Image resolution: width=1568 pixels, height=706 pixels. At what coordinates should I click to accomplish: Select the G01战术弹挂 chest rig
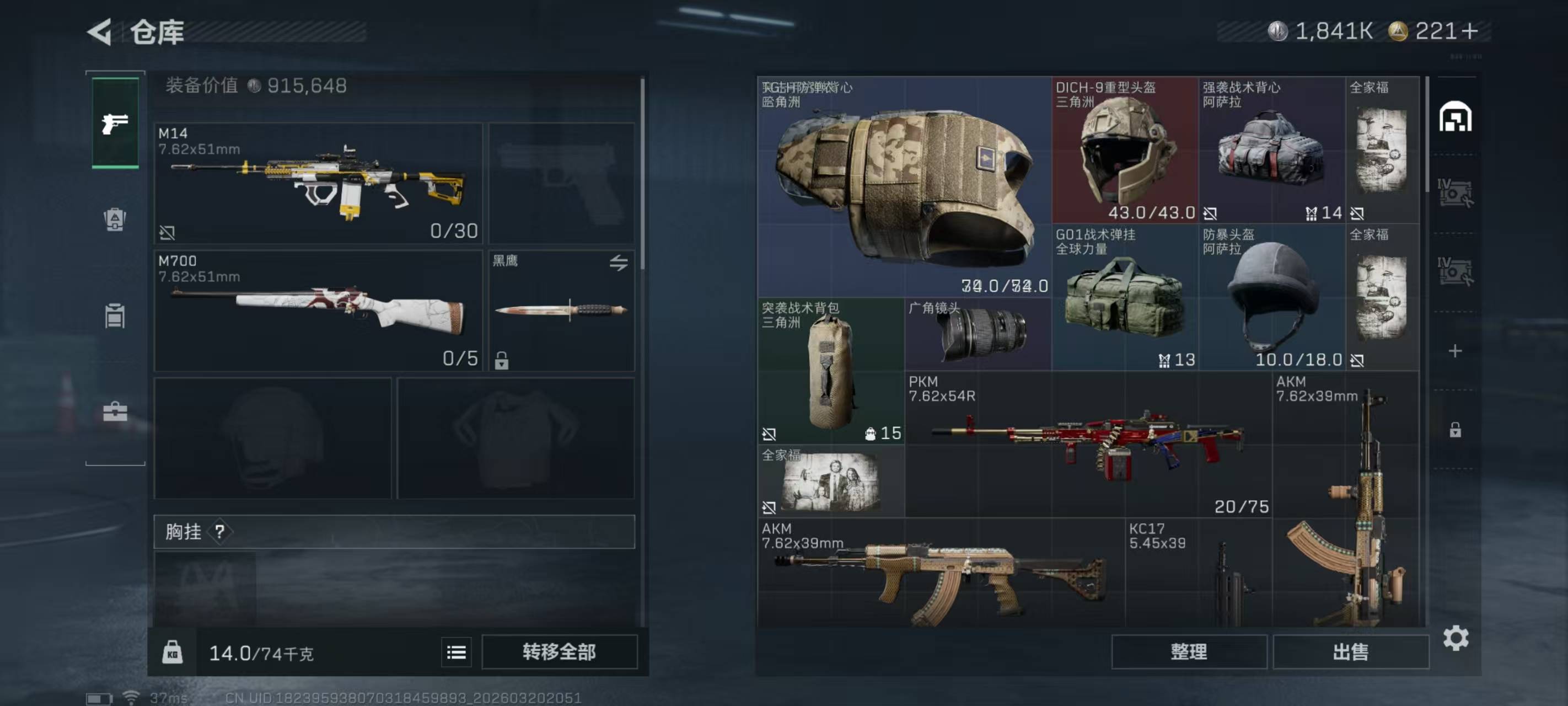pos(1124,297)
